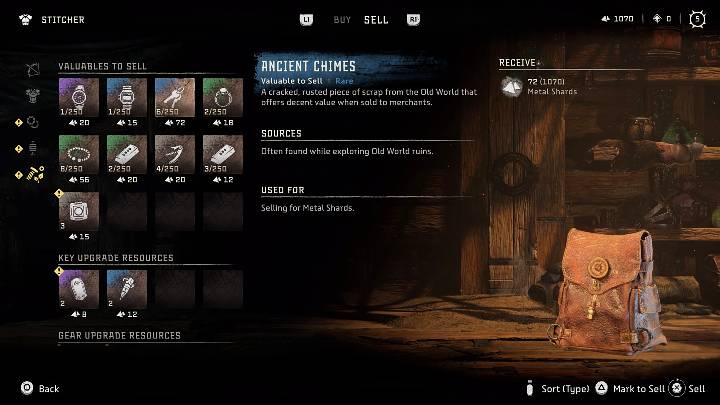
Task: Select the pliers-shaped valuable costing 20 shards
Action: [x=174, y=155]
